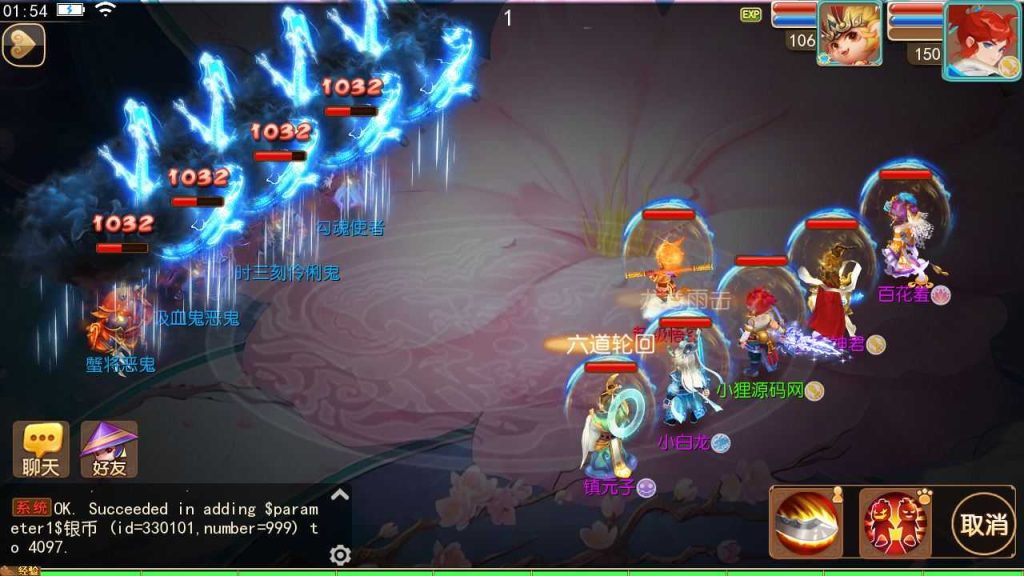Expand the chat log with the up arrow
This screenshot has width=1024, height=576.
(340, 494)
